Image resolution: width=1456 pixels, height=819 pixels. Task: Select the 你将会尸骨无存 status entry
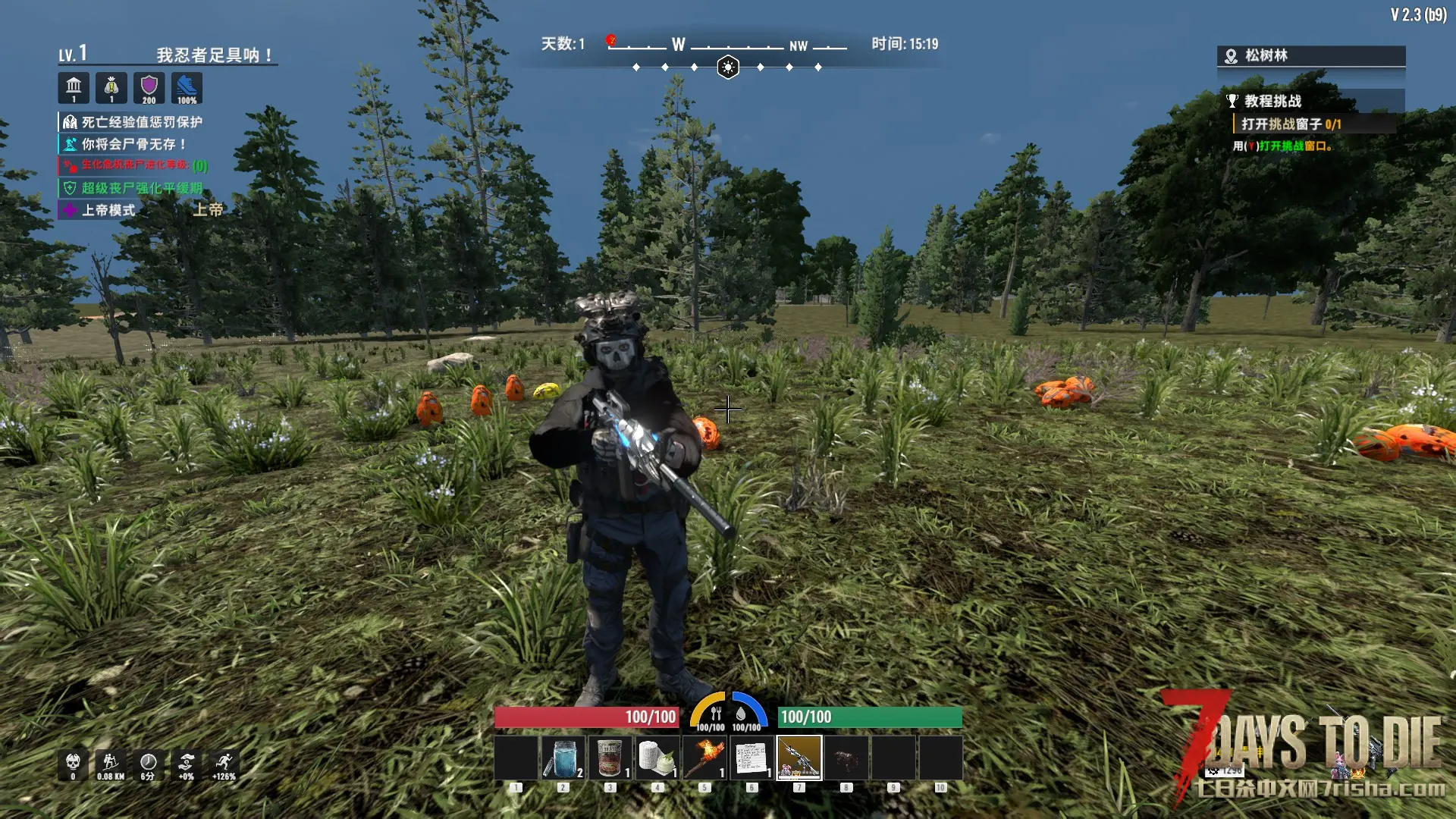click(x=133, y=144)
